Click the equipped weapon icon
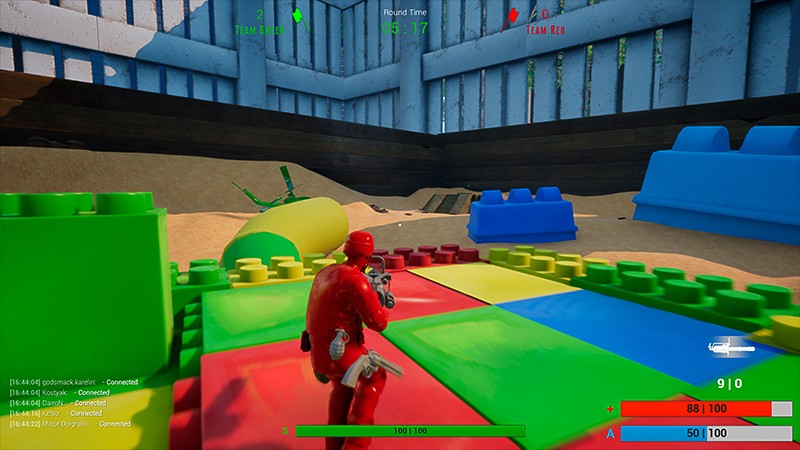 coord(730,348)
